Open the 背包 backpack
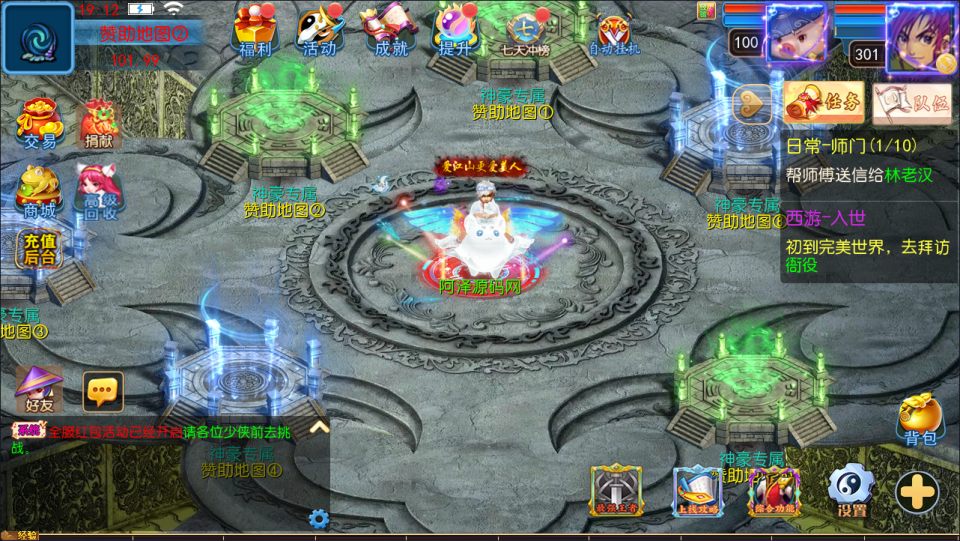Screen dimensions: 960x541 coord(919,418)
